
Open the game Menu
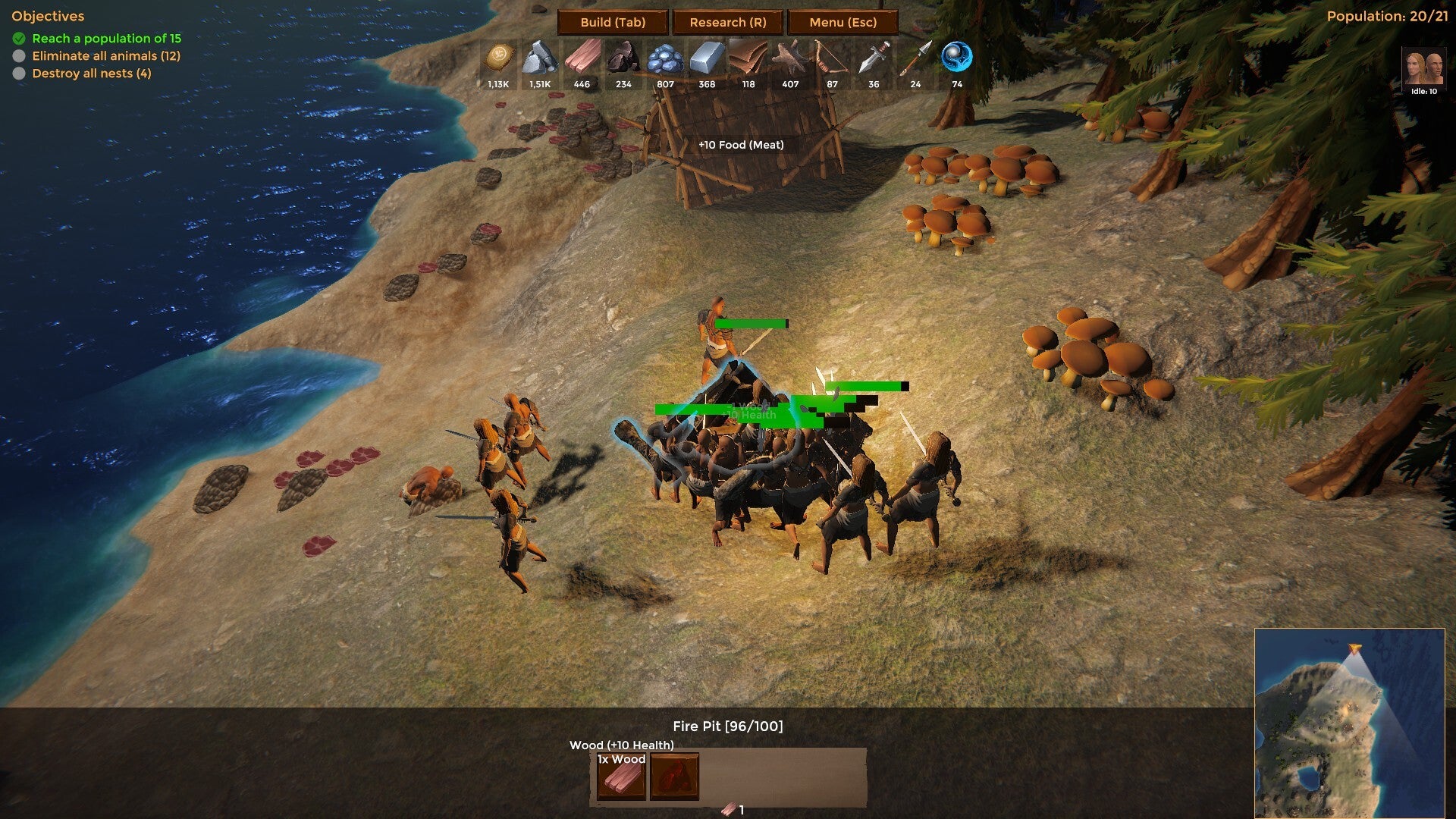pos(843,22)
